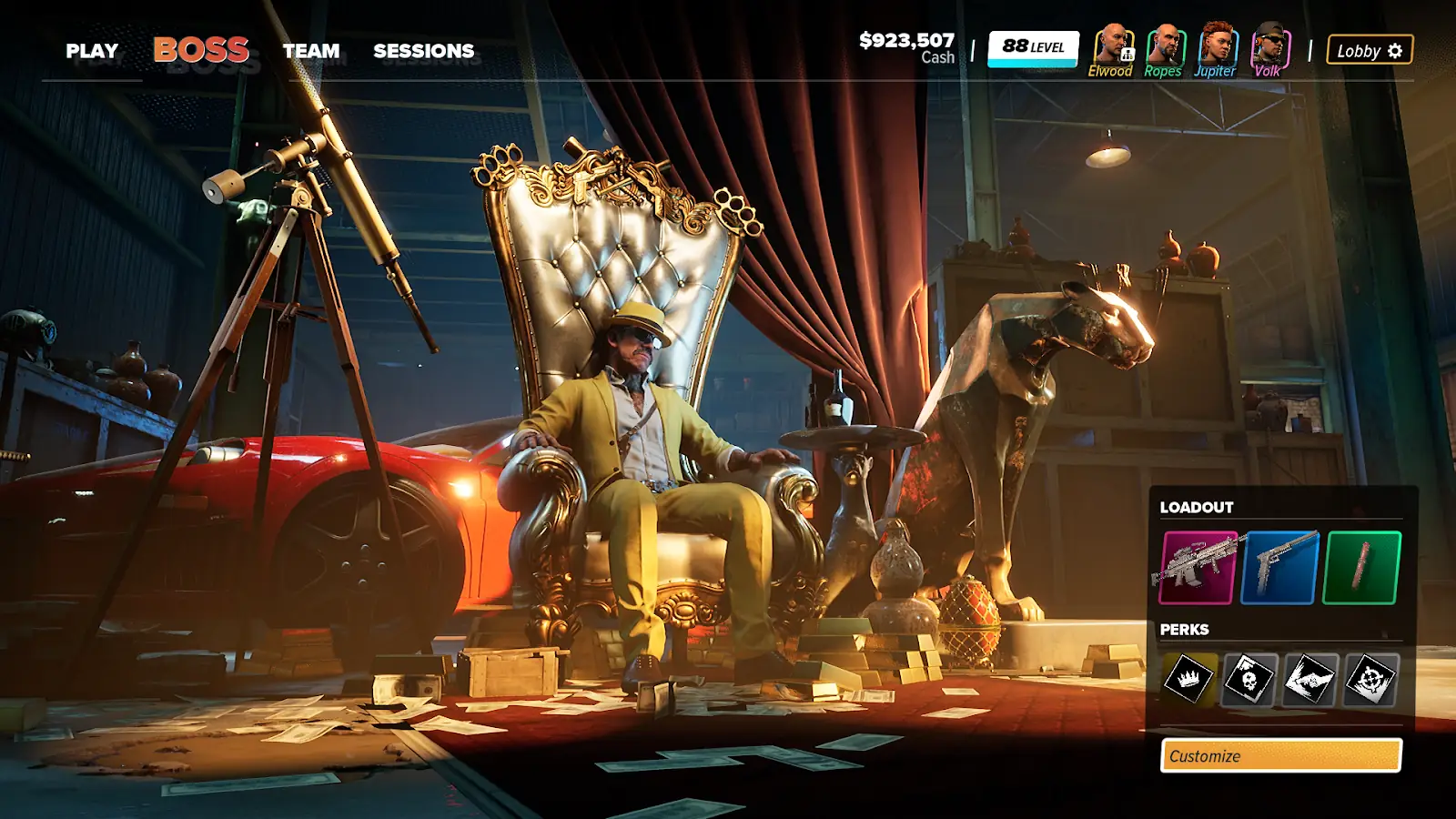The image size is (1456, 819).
Task: Select the skull perk icon
Action: click(1249, 679)
